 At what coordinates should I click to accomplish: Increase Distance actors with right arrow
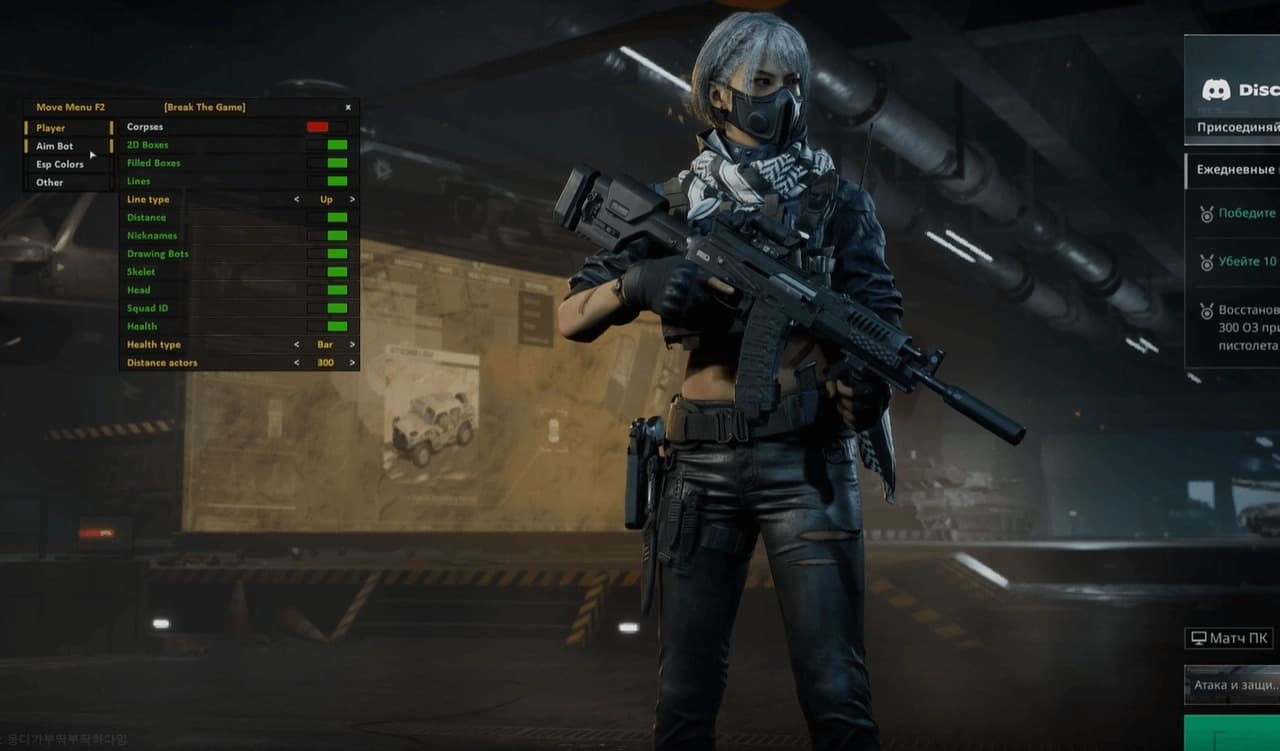[352, 363]
